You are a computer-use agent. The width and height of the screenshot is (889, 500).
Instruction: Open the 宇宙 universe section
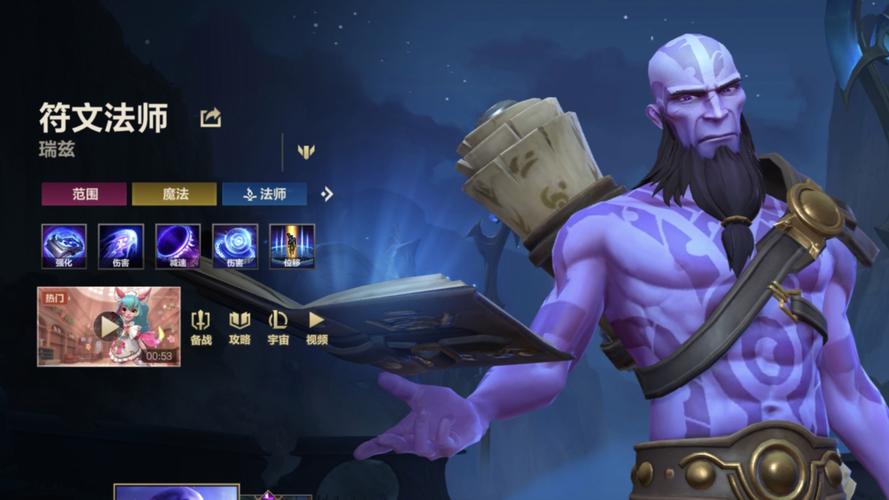coord(278,327)
